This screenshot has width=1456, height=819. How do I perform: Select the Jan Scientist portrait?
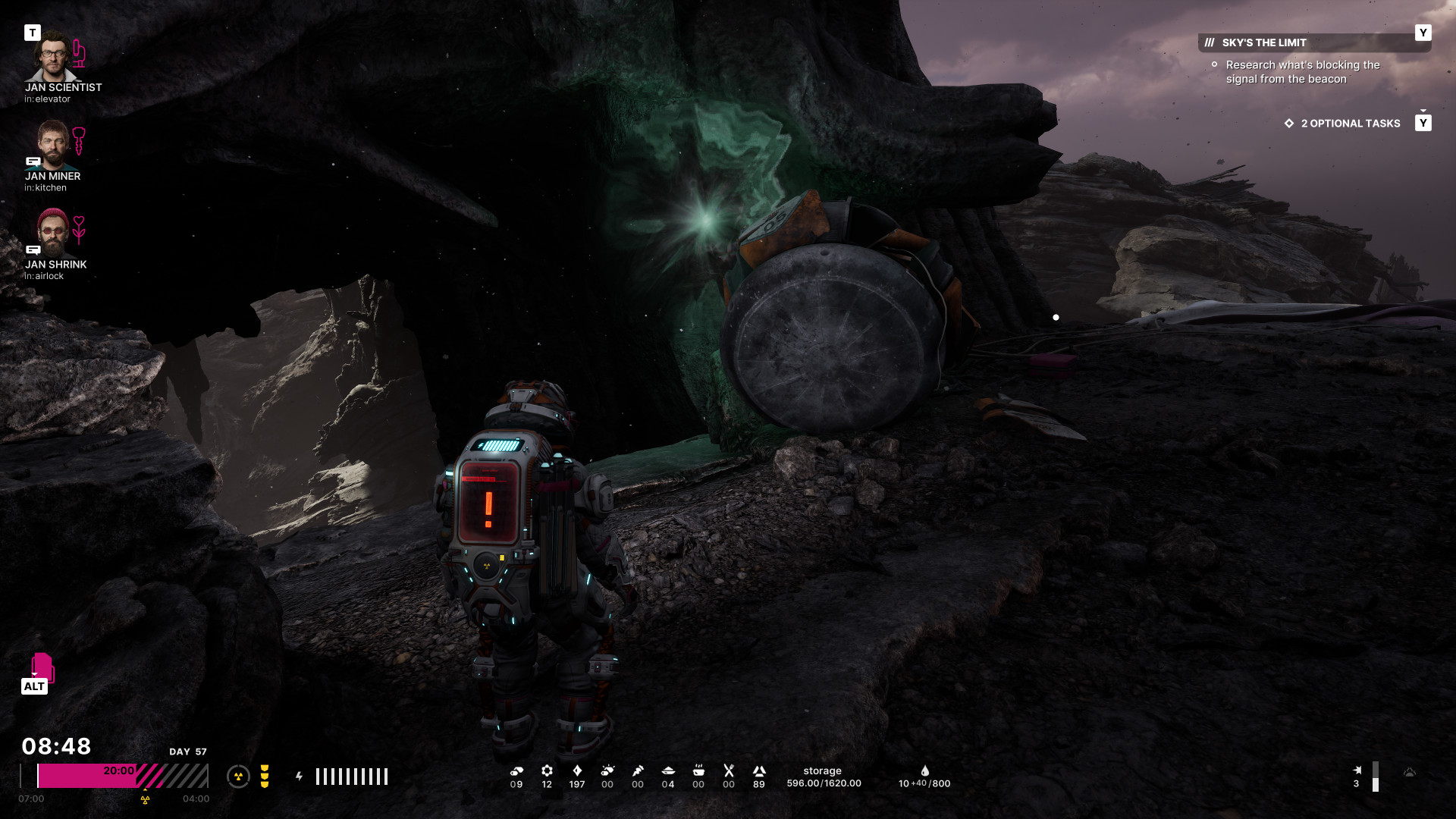52,57
